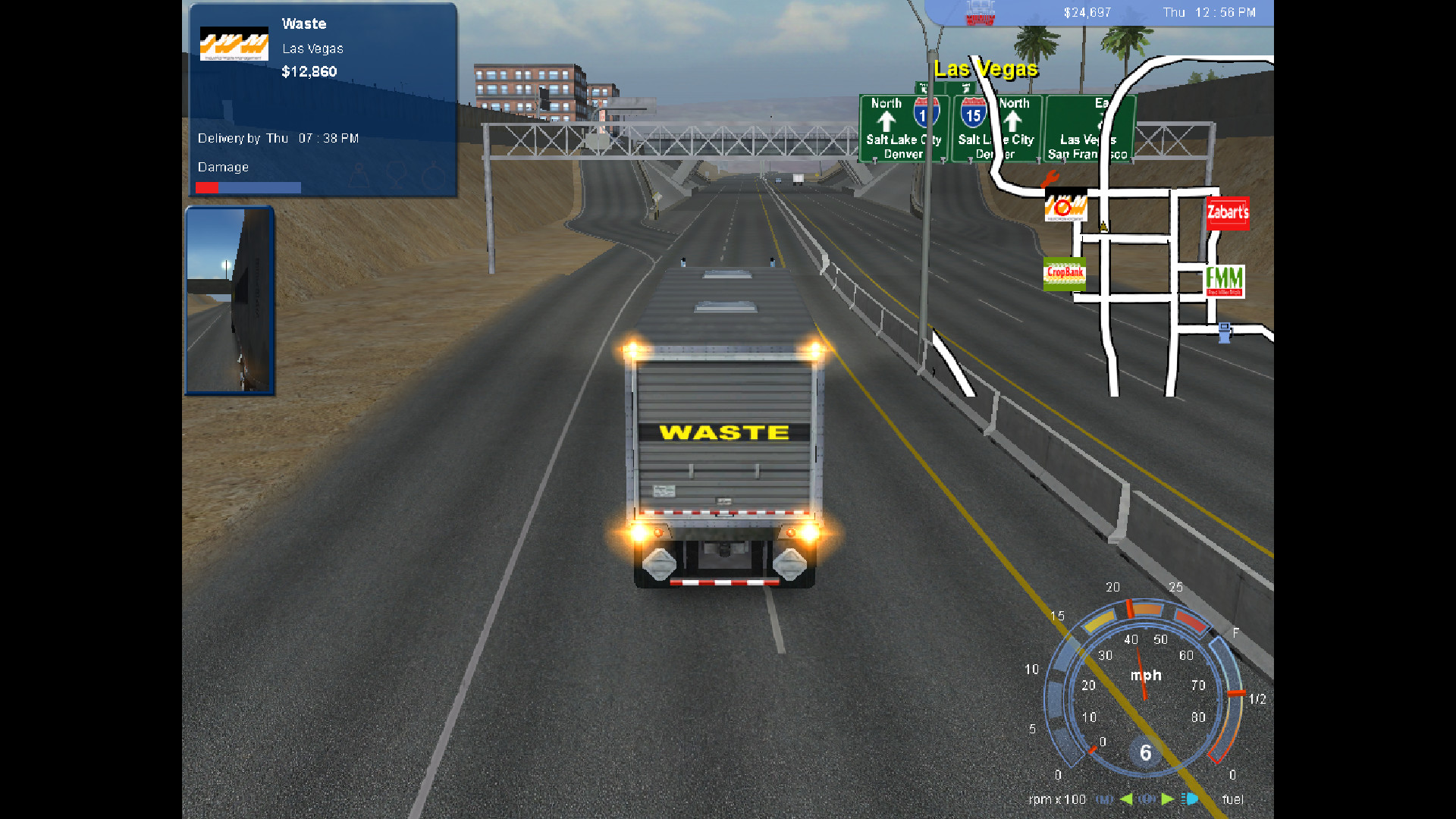Toggle the blue headlight indicator
Screen dimensions: 1456x819
1190,799
